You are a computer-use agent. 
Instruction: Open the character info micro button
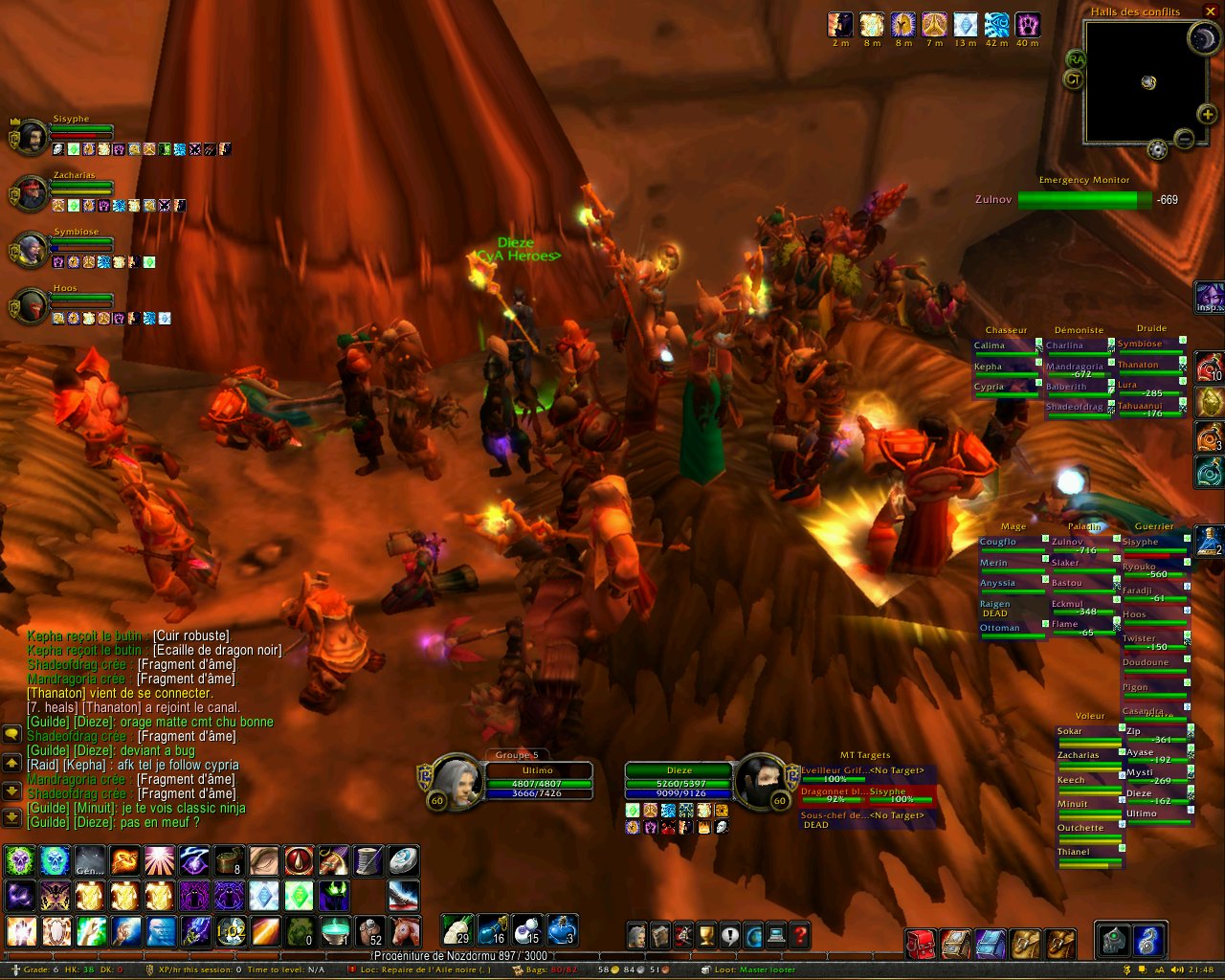pos(637,935)
